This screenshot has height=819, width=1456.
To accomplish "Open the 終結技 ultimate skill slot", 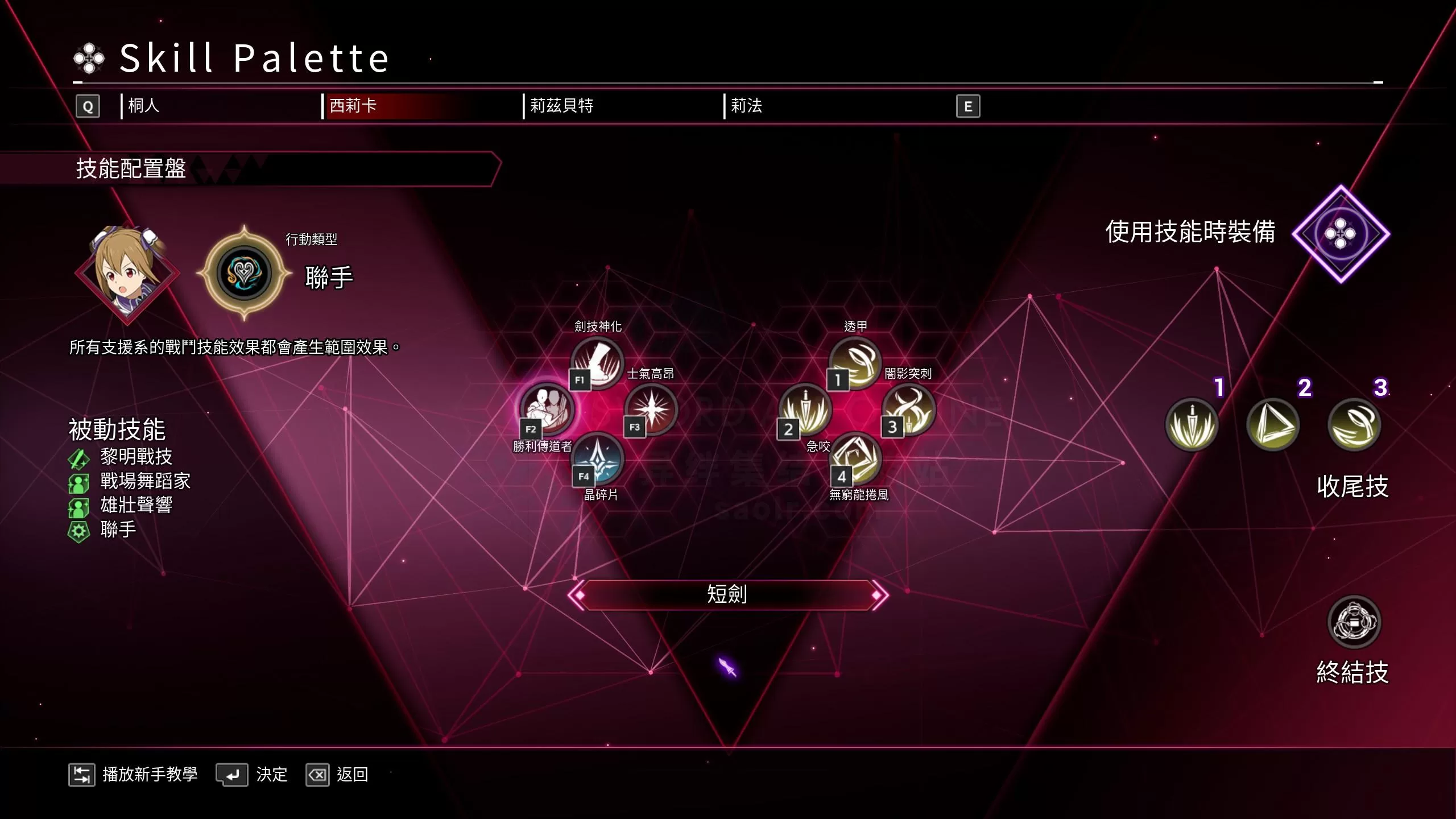I will click(x=1354, y=622).
